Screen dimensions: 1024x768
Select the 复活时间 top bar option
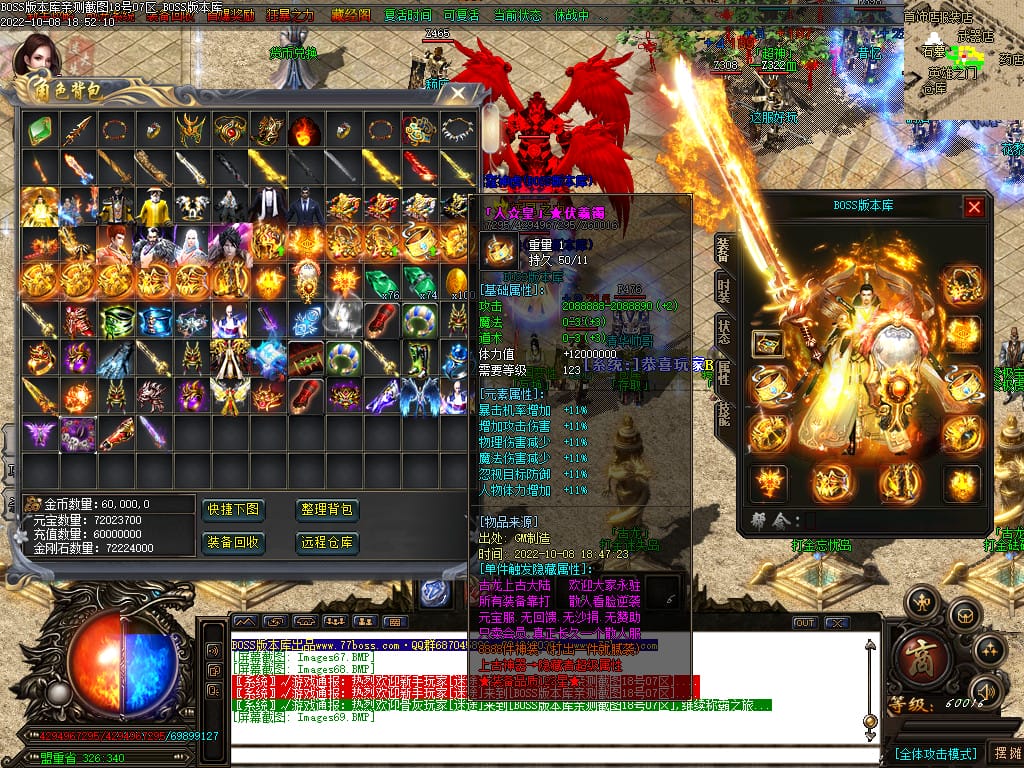click(x=408, y=16)
